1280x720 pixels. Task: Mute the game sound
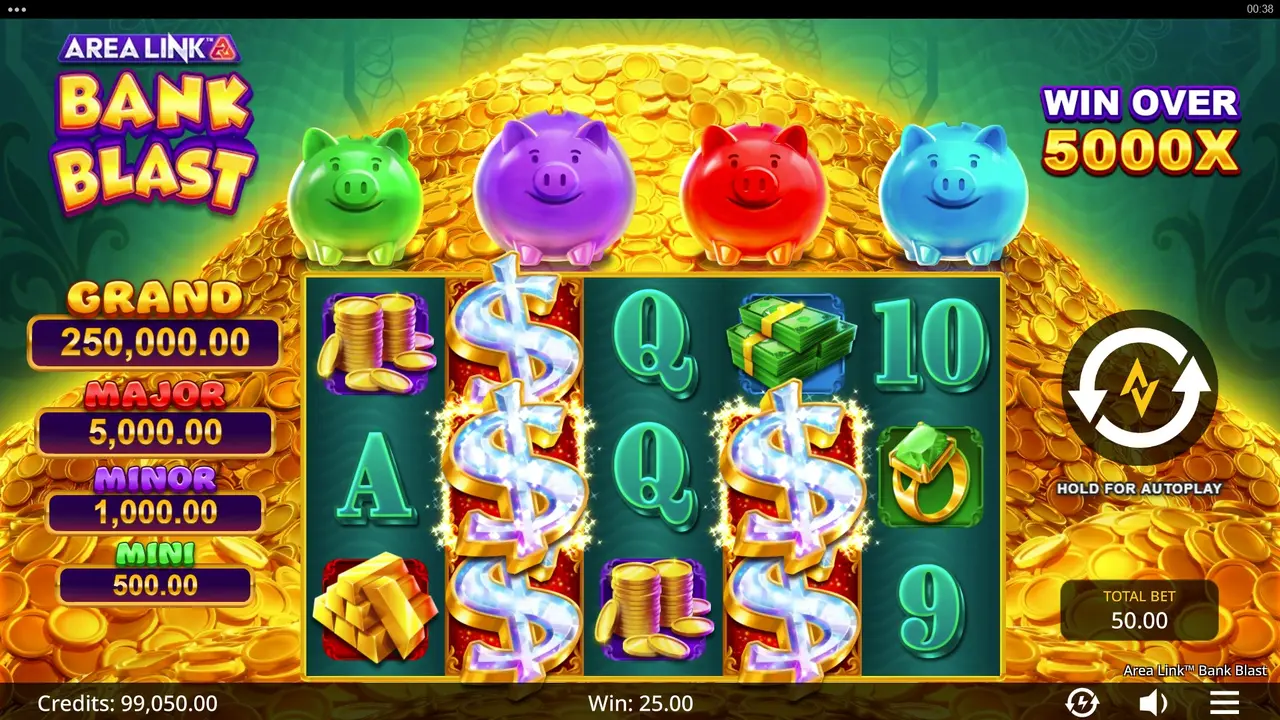1152,703
